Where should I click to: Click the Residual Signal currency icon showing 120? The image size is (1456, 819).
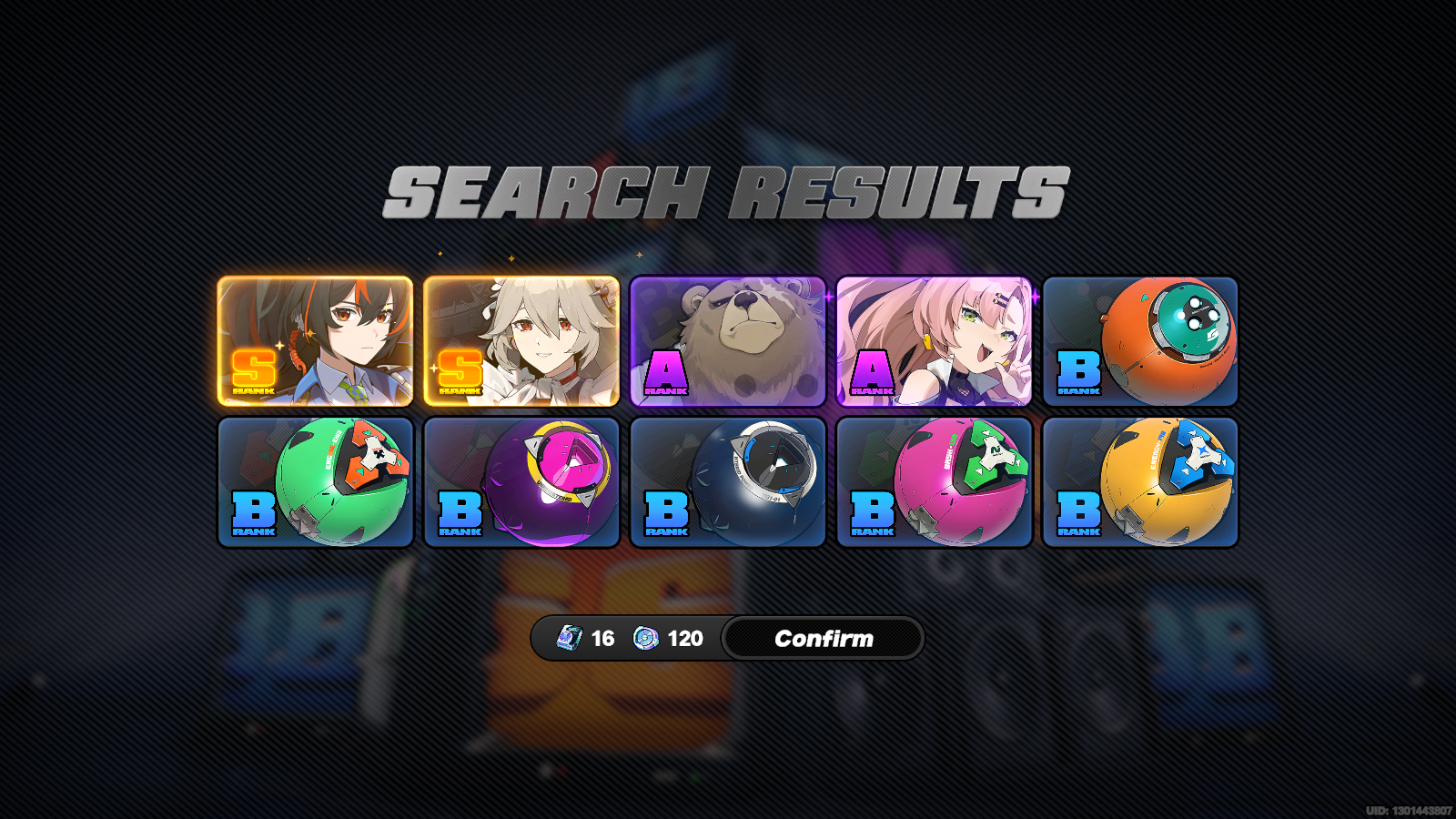pos(646,638)
